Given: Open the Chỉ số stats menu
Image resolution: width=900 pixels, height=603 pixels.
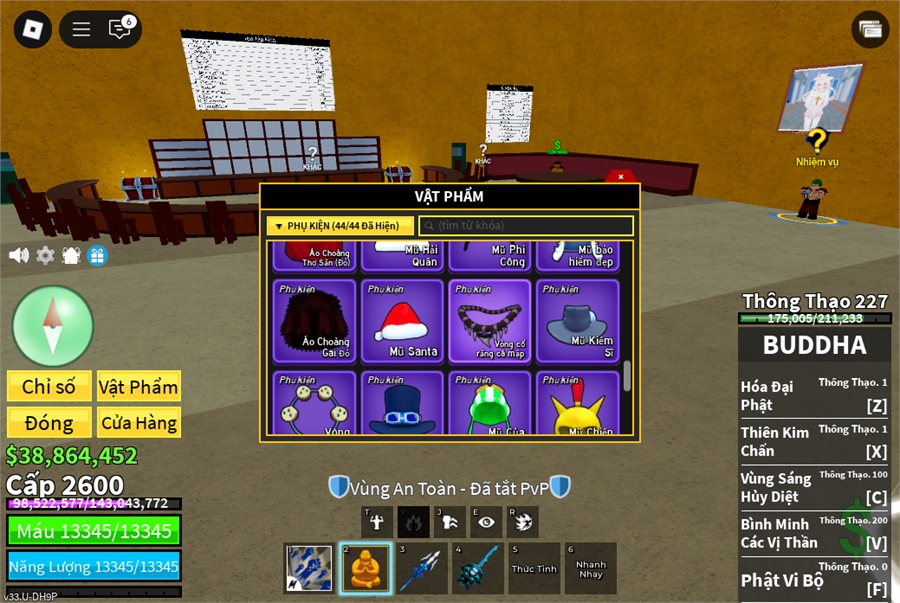Looking at the screenshot, I should [49, 387].
